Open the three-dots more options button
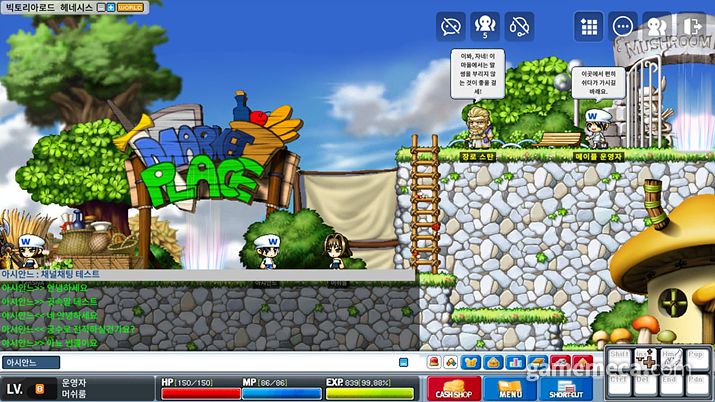This screenshot has height=402, width=715. click(623, 25)
